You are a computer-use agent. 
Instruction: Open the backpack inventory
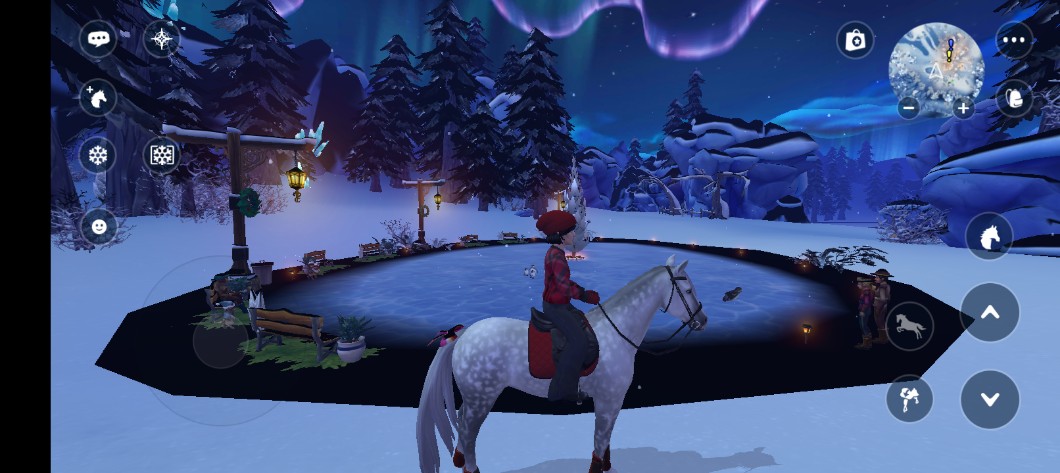pos(1015,97)
